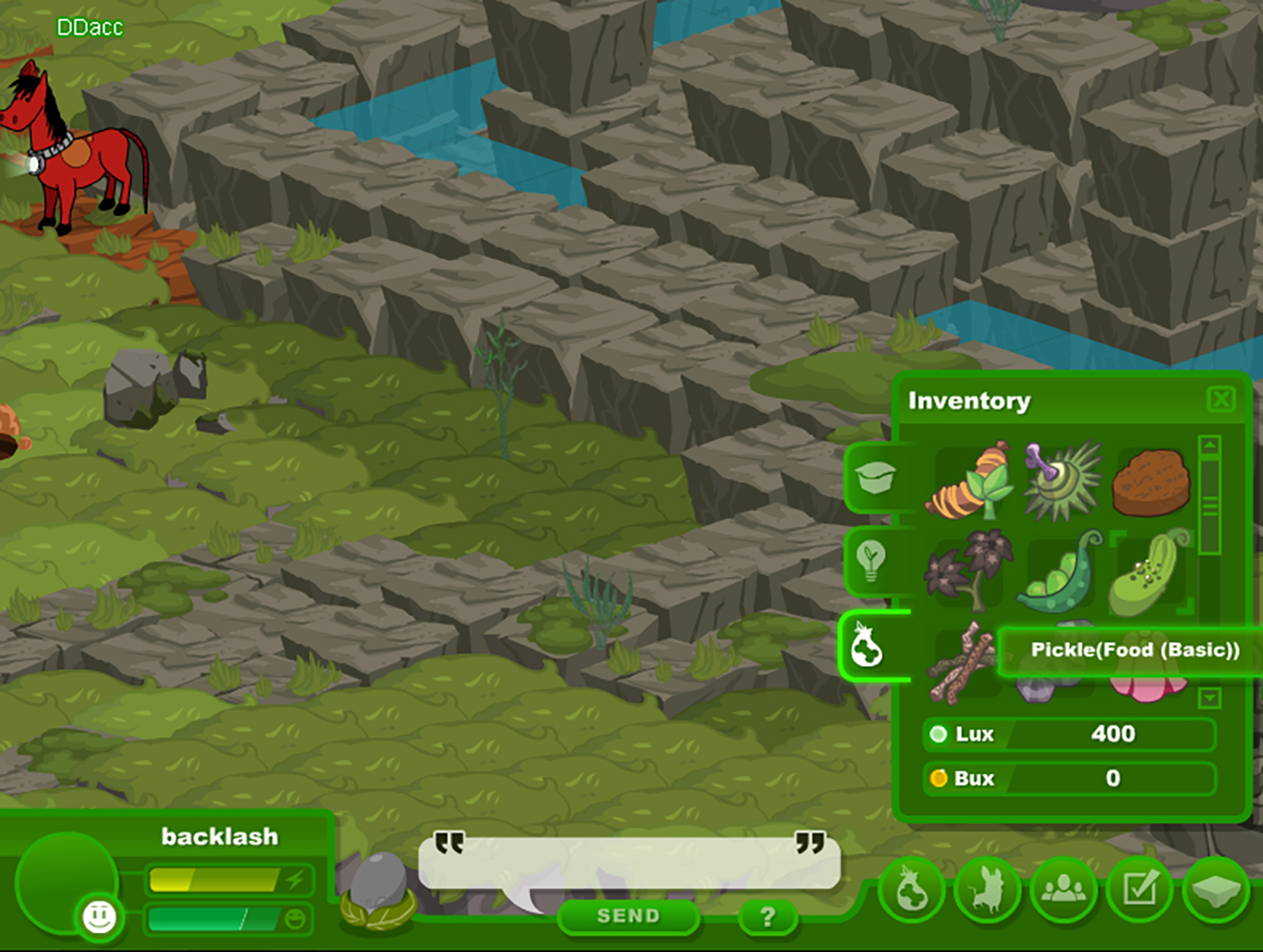Select the Pickle food item
Image resolution: width=1263 pixels, height=952 pixels.
click(x=1148, y=573)
